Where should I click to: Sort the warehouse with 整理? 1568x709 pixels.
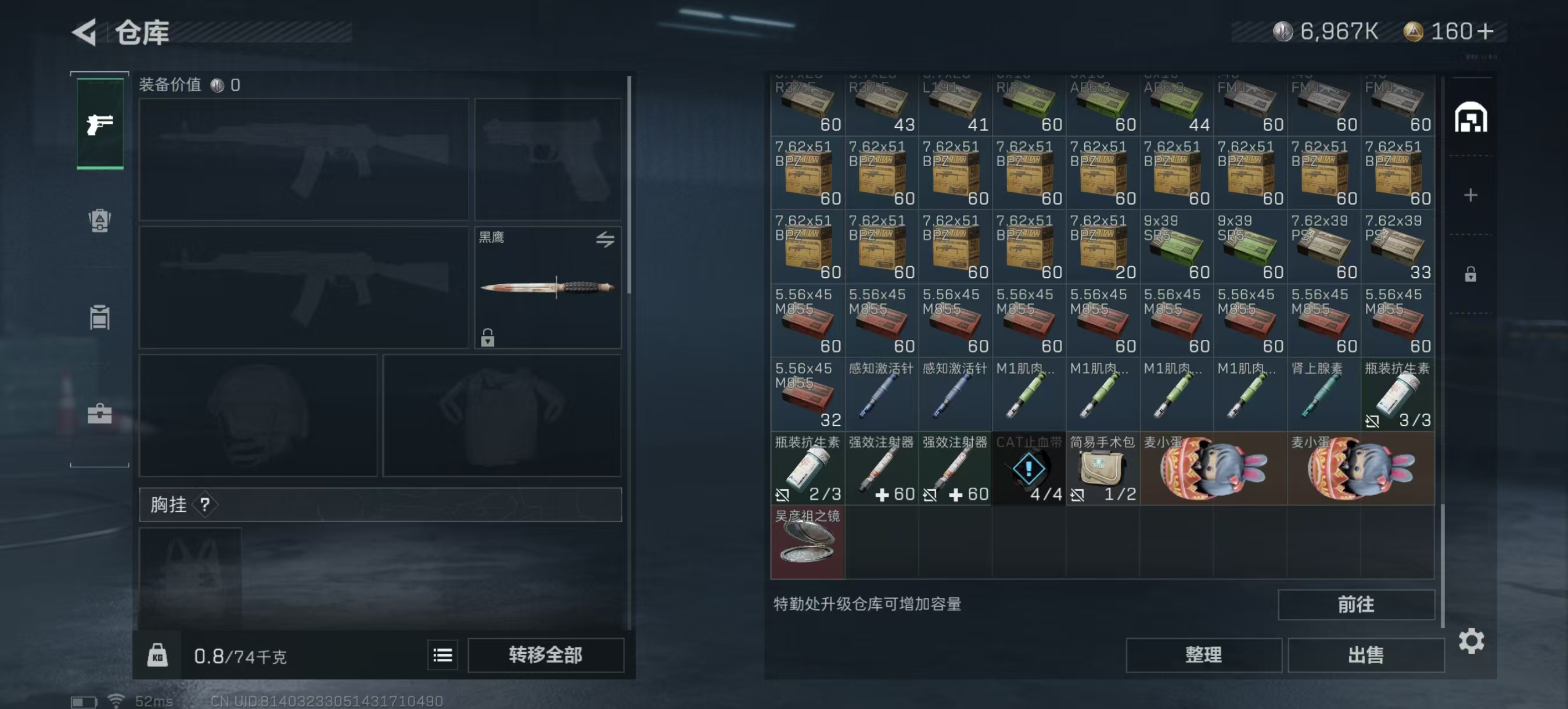(x=1203, y=655)
